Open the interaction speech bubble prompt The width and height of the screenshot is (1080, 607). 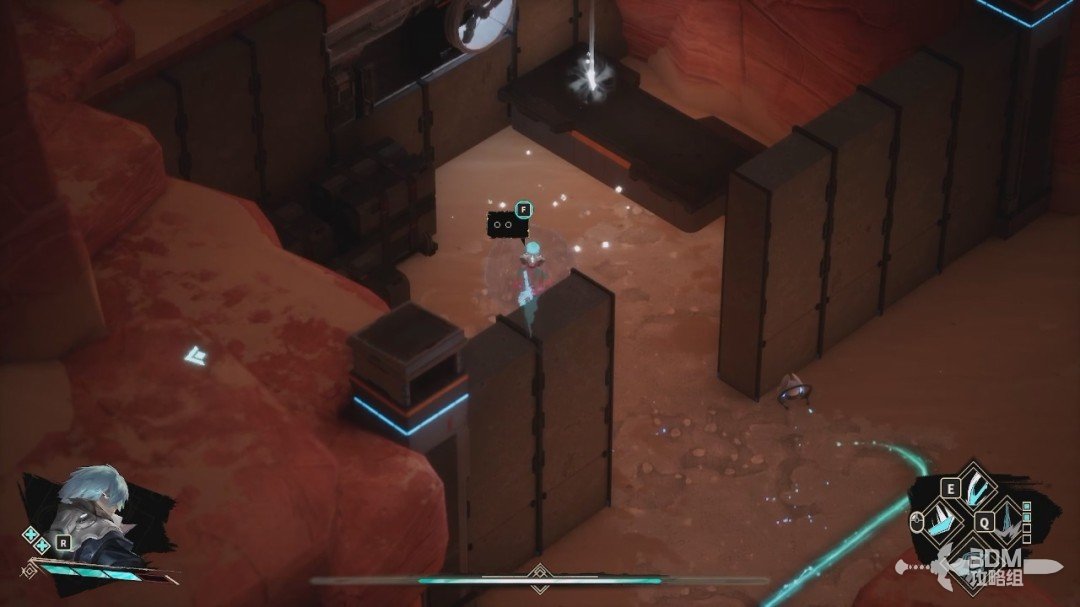click(x=507, y=224)
